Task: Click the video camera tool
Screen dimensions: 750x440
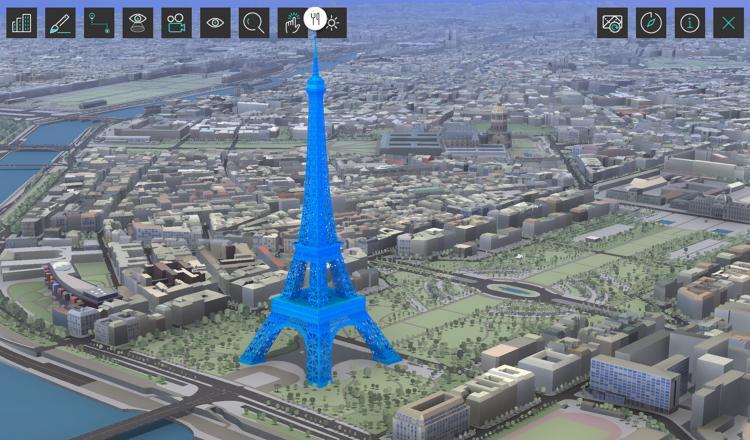Action: pyautogui.click(x=176, y=23)
